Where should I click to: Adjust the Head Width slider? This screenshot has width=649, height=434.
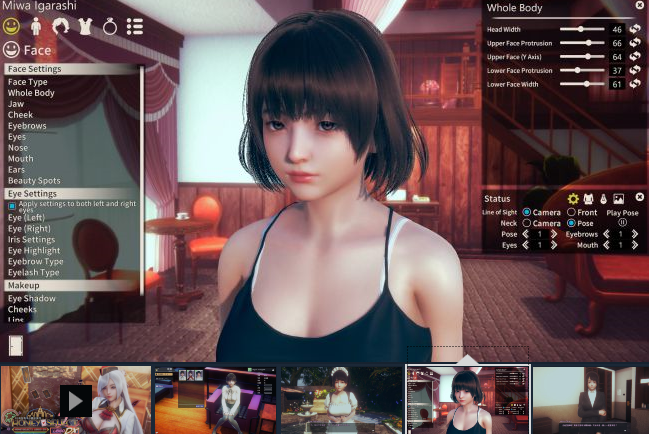[x=581, y=30]
